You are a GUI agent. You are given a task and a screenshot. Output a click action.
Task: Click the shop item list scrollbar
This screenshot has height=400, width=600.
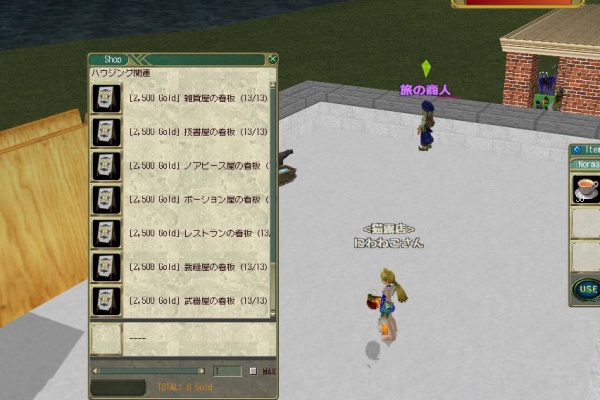tap(273, 190)
